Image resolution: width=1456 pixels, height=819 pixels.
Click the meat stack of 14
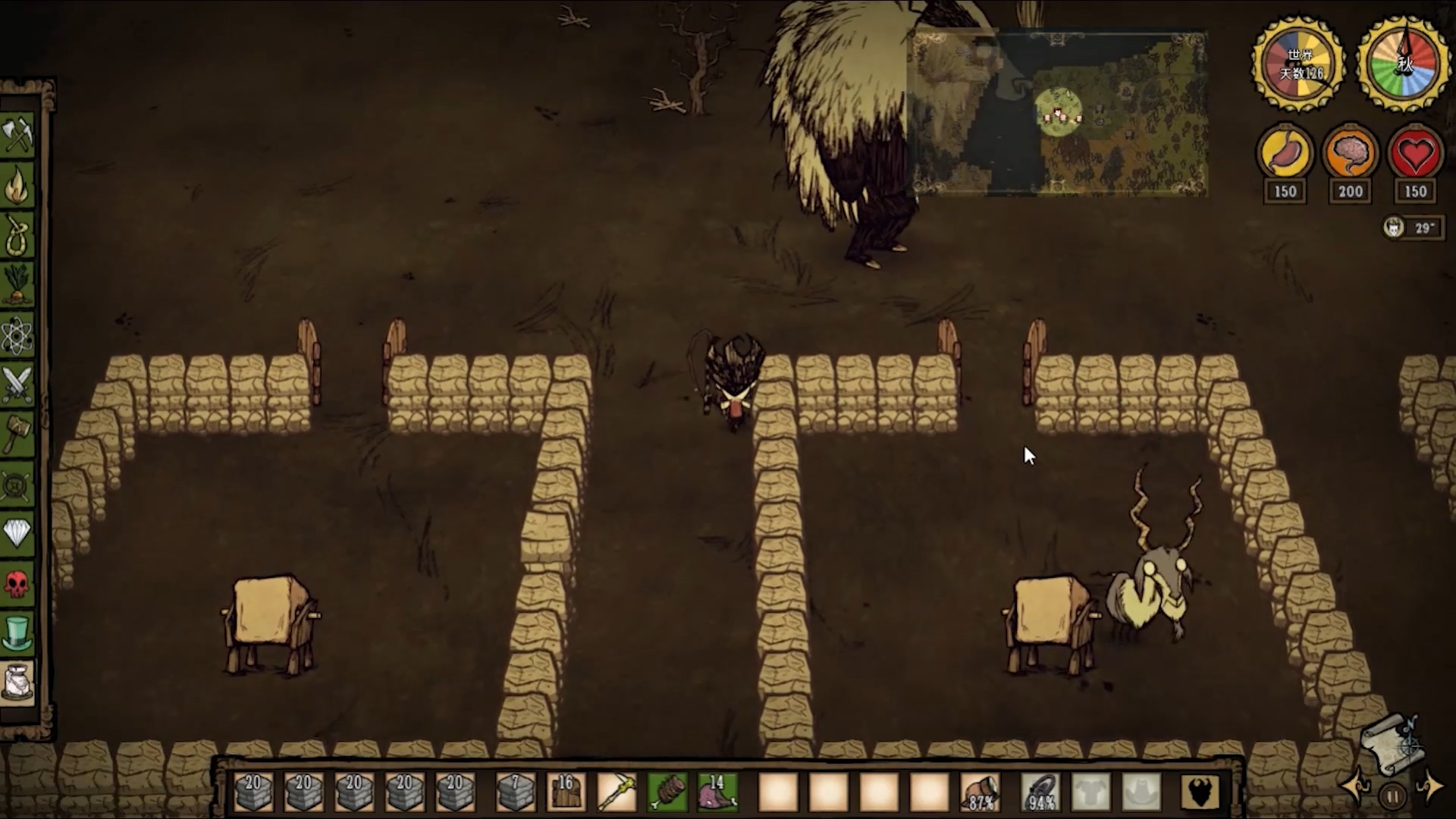click(x=717, y=792)
